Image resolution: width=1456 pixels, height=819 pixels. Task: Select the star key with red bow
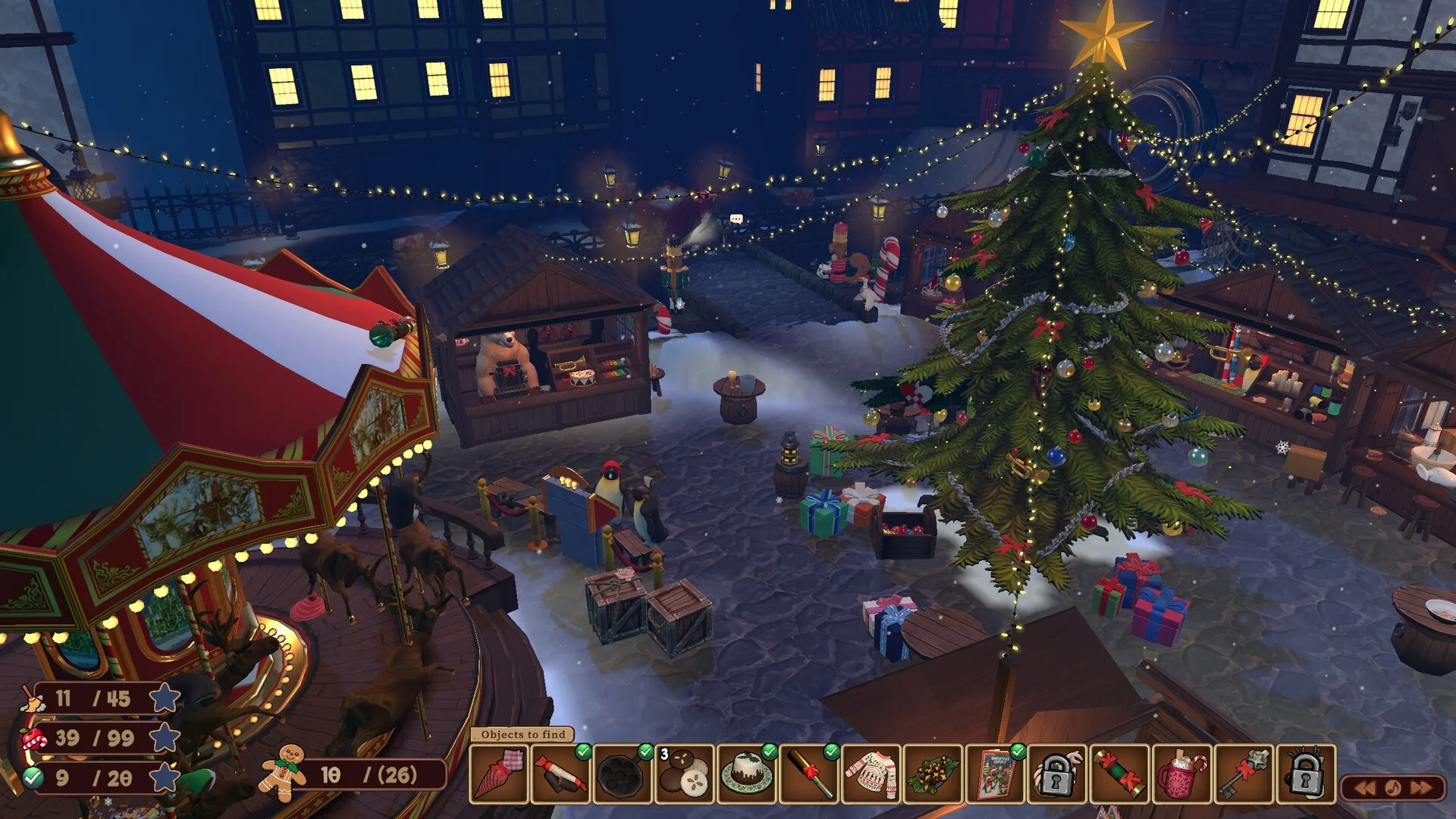coord(1244,774)
